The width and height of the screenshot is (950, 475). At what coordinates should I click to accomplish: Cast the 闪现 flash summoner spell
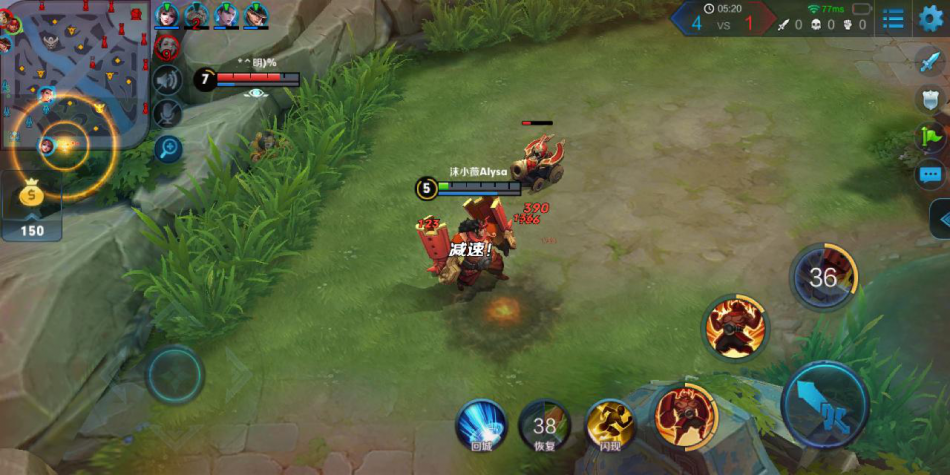610,425
